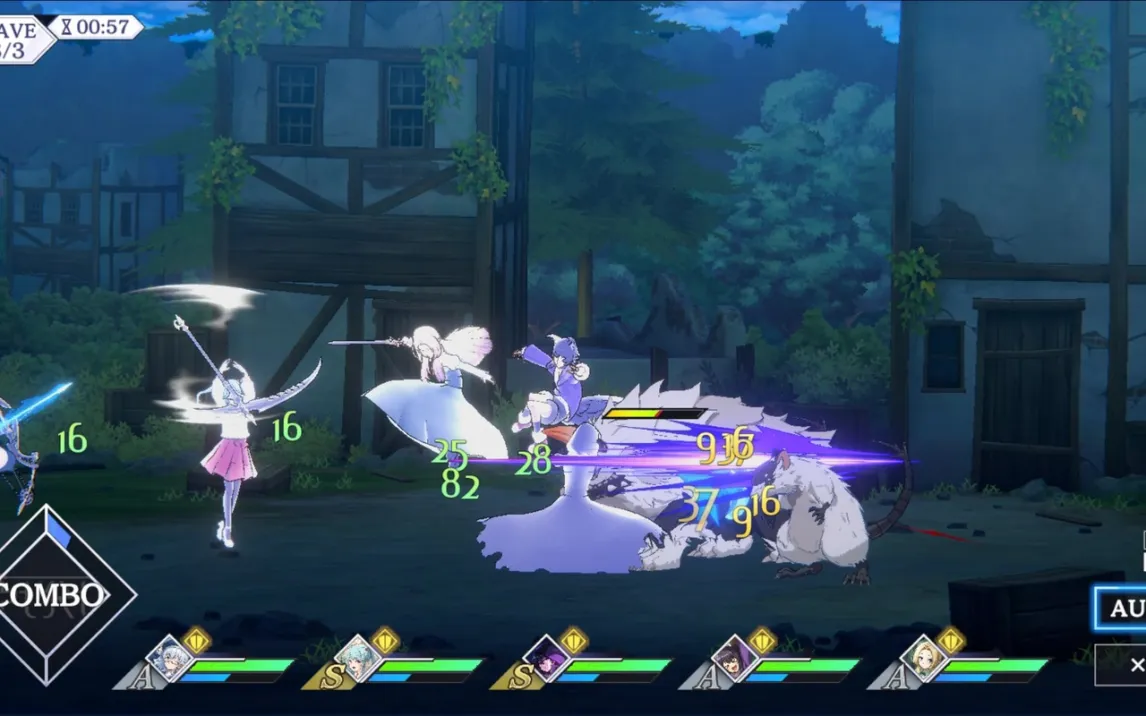Select the blonde-haired character portrait
Screen dimensions: 1146x716
pos(923,658)
